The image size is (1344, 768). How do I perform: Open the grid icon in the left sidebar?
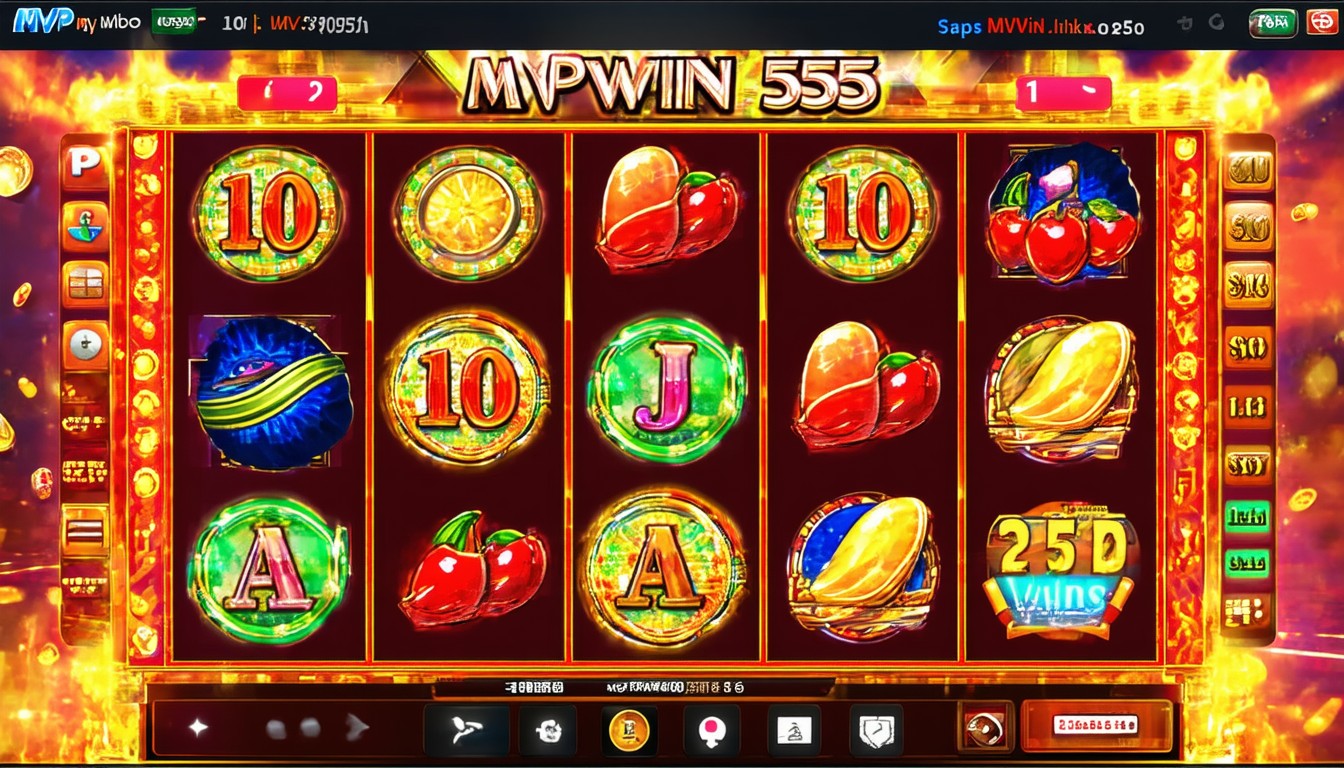(86, 284)
